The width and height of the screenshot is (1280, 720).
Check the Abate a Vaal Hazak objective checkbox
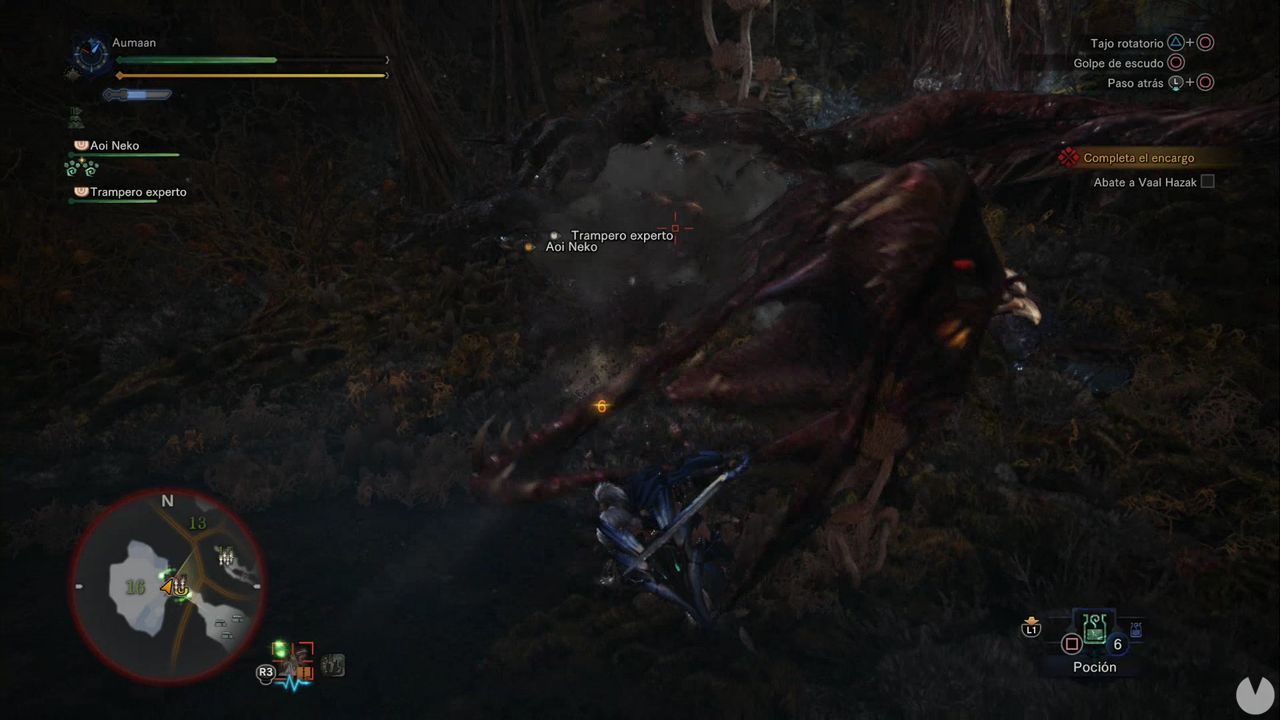(x=1206, y=181)
